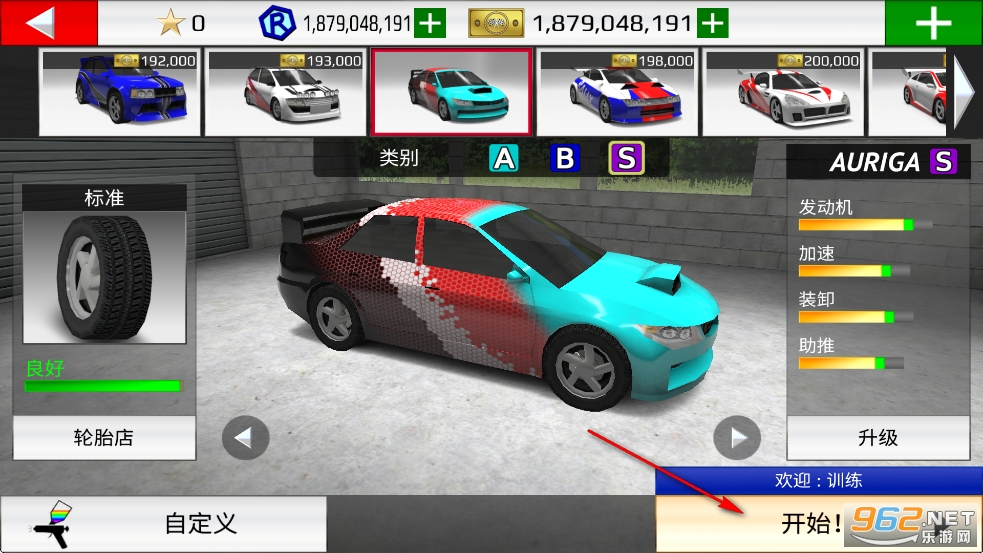
Task: Select the blue car priced 192,000
Action: click(x=118, y=92)
